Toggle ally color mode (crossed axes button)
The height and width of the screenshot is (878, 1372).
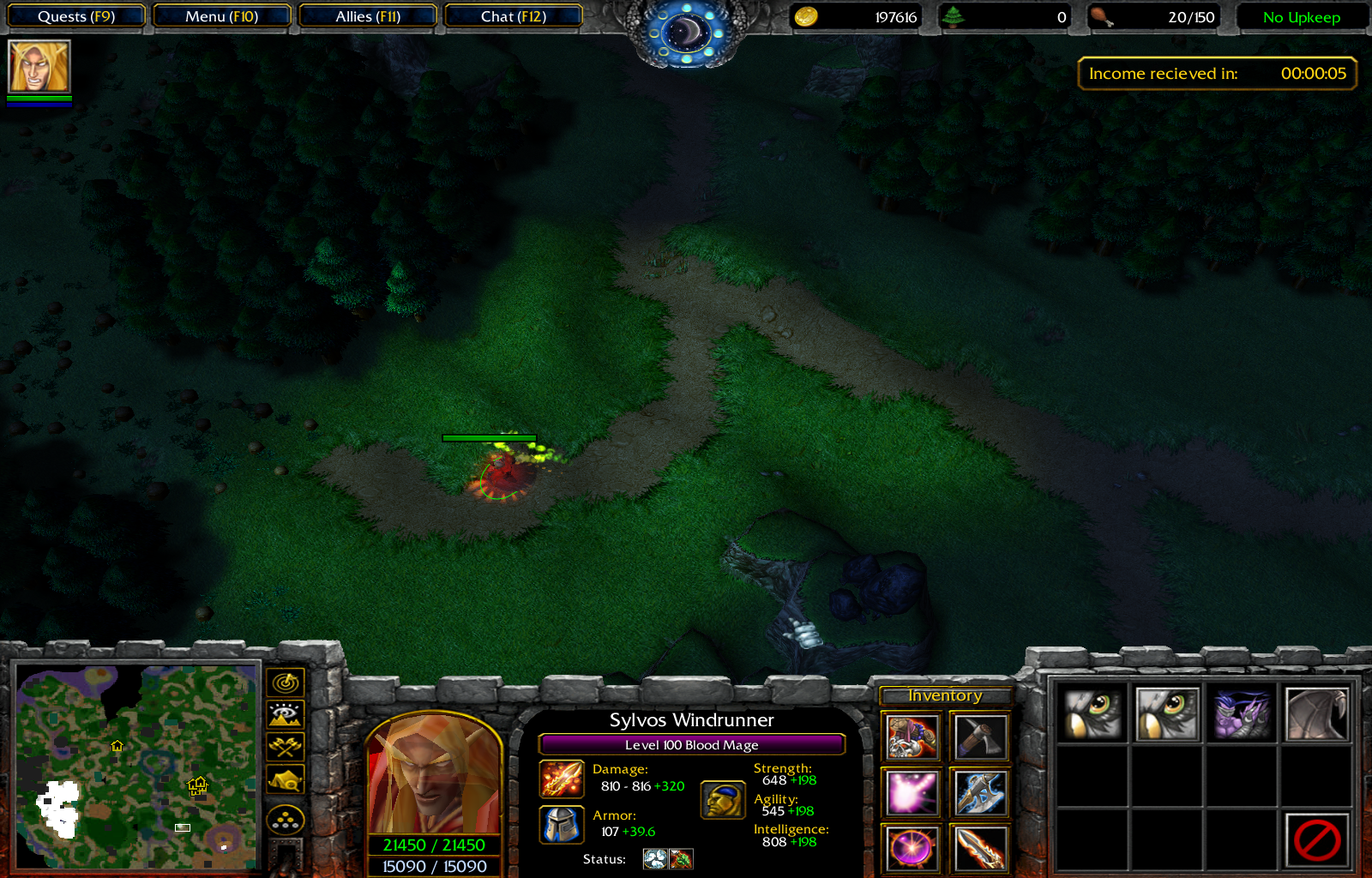286,747
